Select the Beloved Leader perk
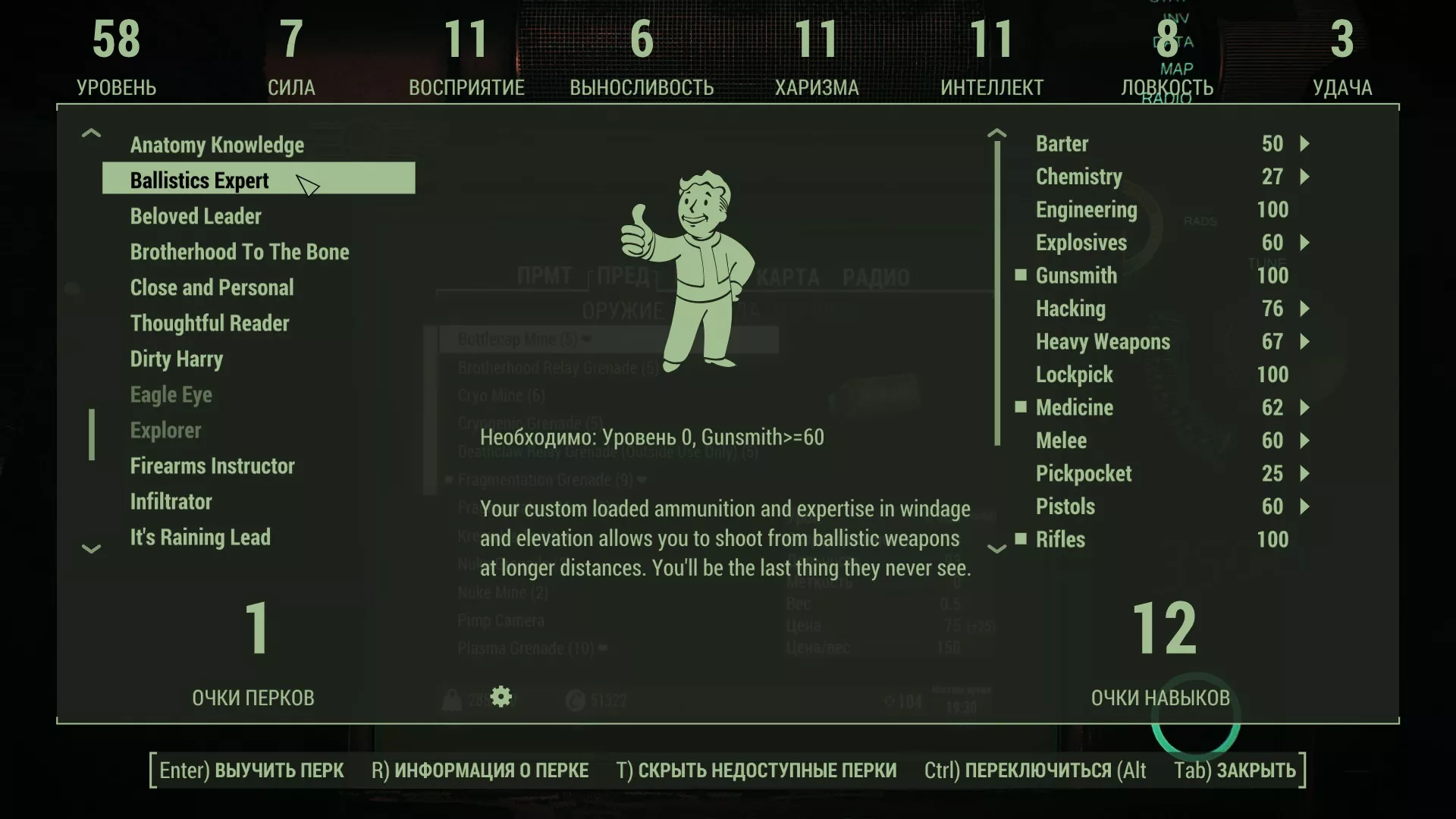Viewport: 1456px width, 819px height. click(x=196, y=216)
